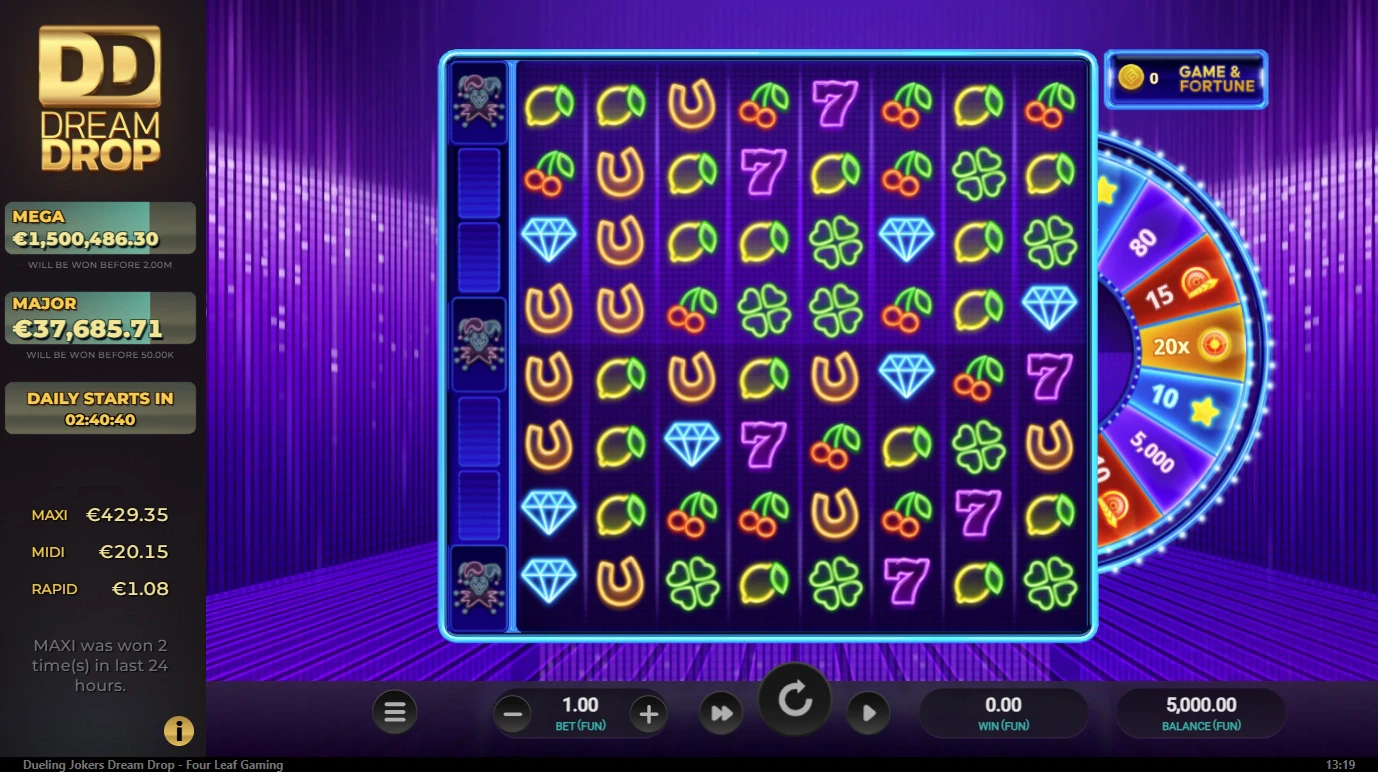Click the DAILY STARTS IN countdown panel
1378x772 pixels.
100,407
